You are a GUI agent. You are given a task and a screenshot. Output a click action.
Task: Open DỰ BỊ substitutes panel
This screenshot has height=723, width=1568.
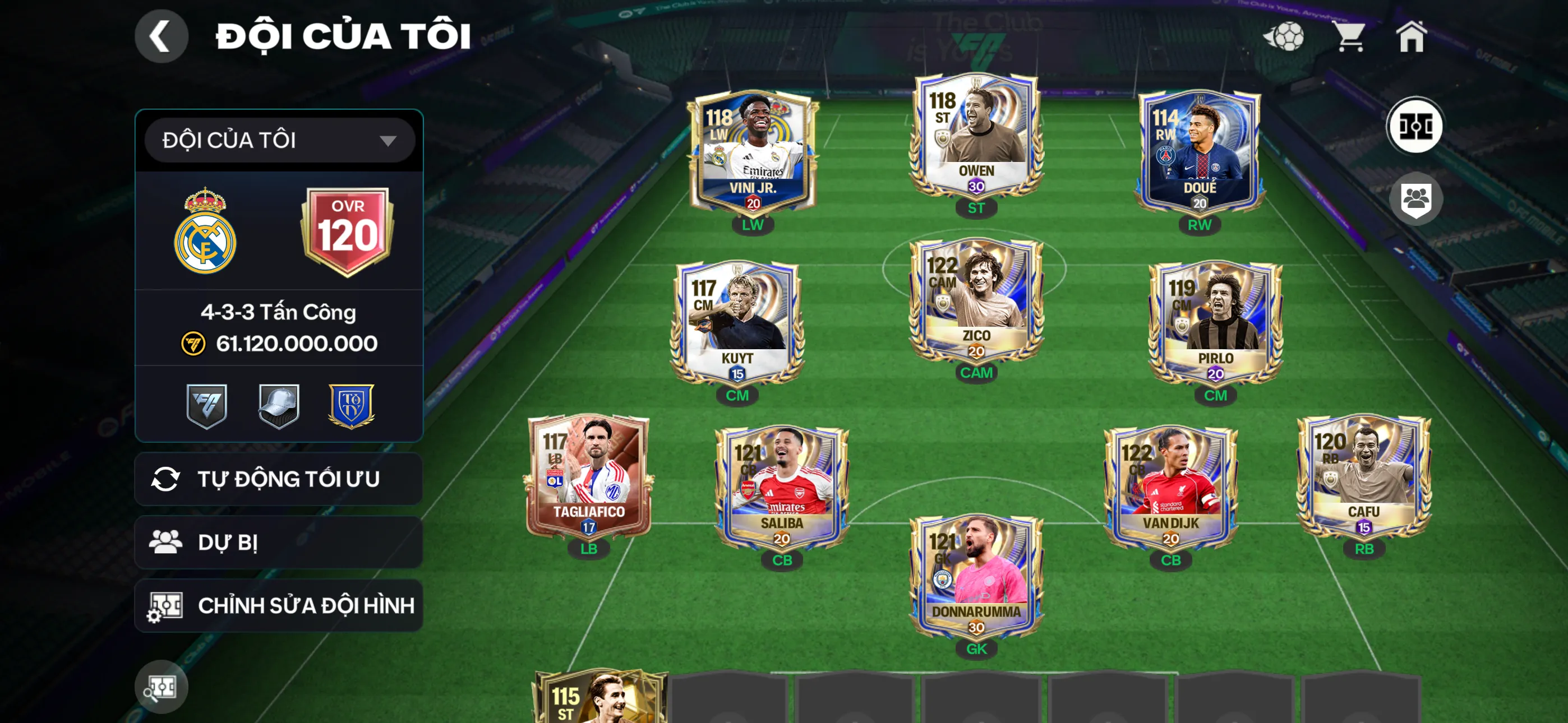279,543
